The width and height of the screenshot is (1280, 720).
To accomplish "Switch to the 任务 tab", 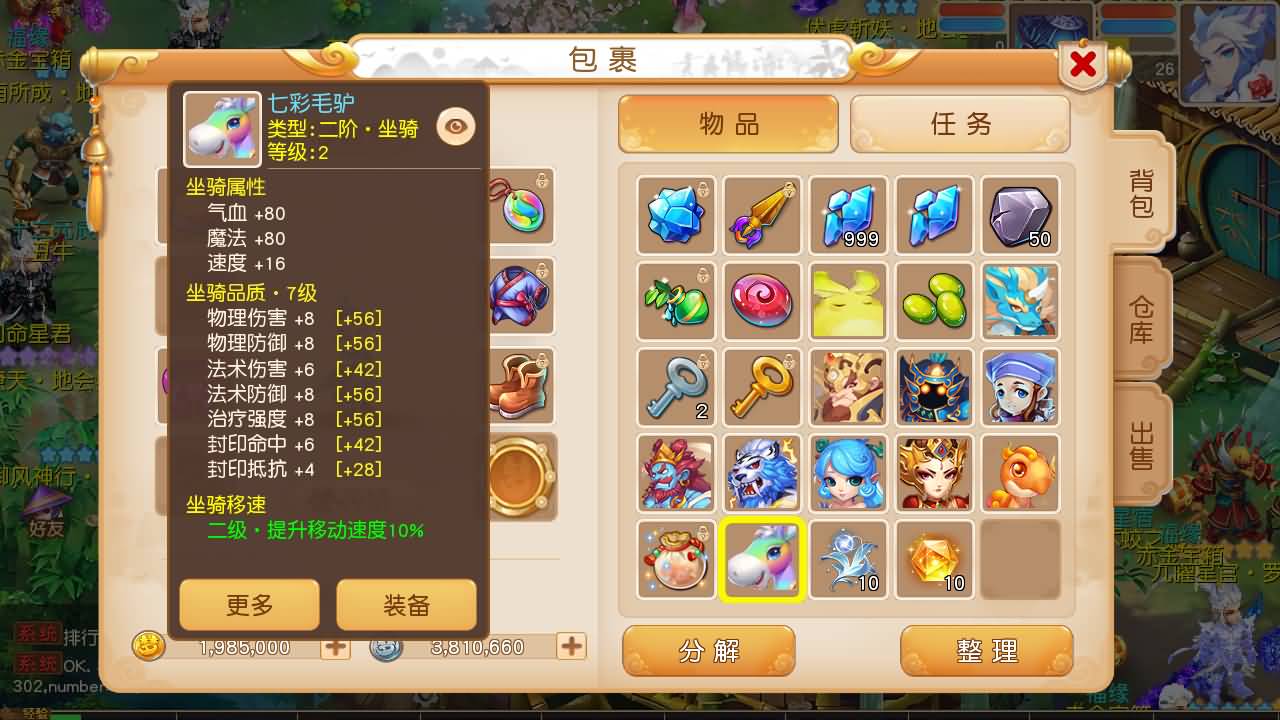I will coord(959,125).
